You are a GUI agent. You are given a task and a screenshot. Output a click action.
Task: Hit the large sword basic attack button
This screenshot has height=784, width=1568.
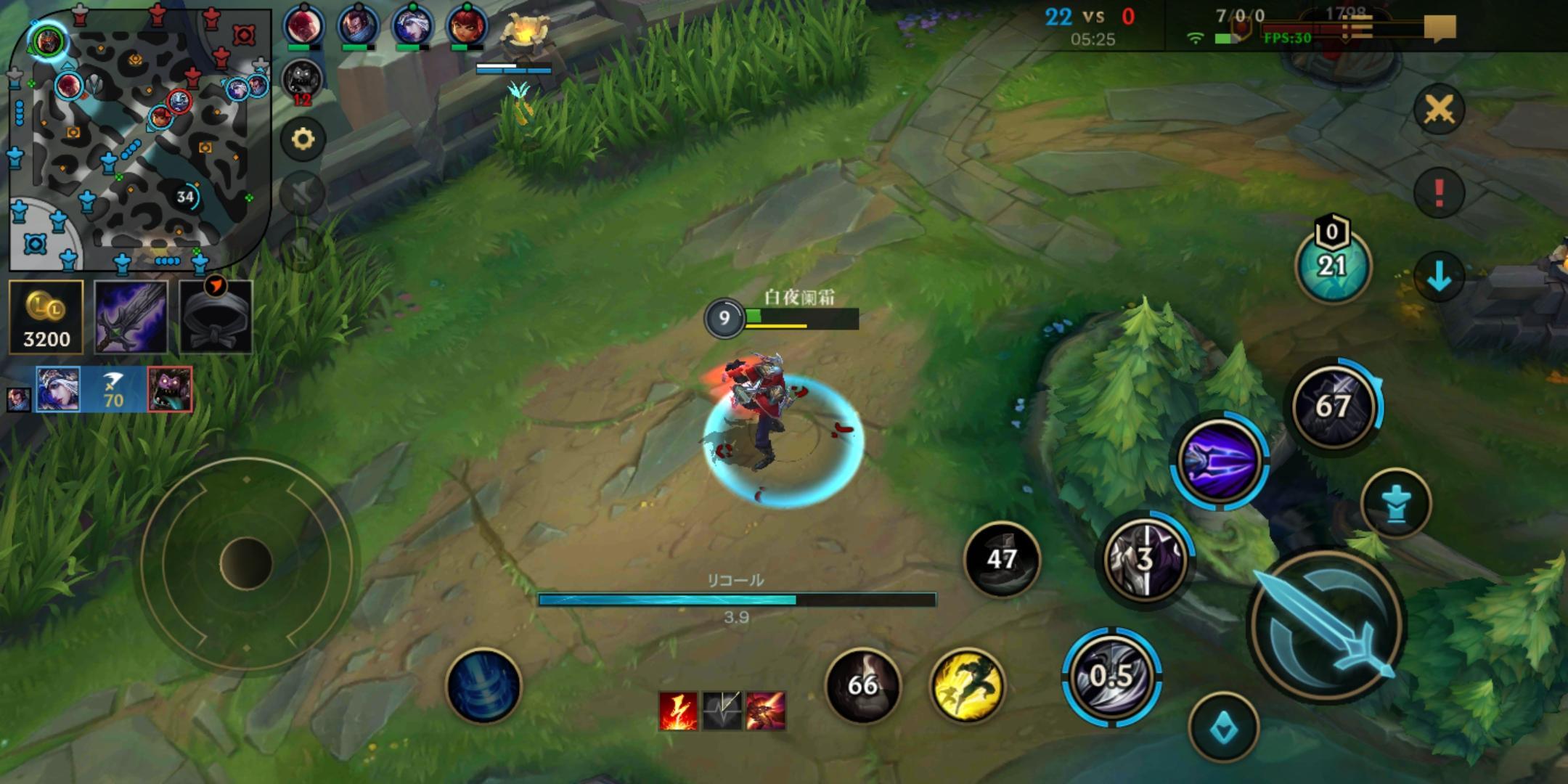click(1327, 626)
